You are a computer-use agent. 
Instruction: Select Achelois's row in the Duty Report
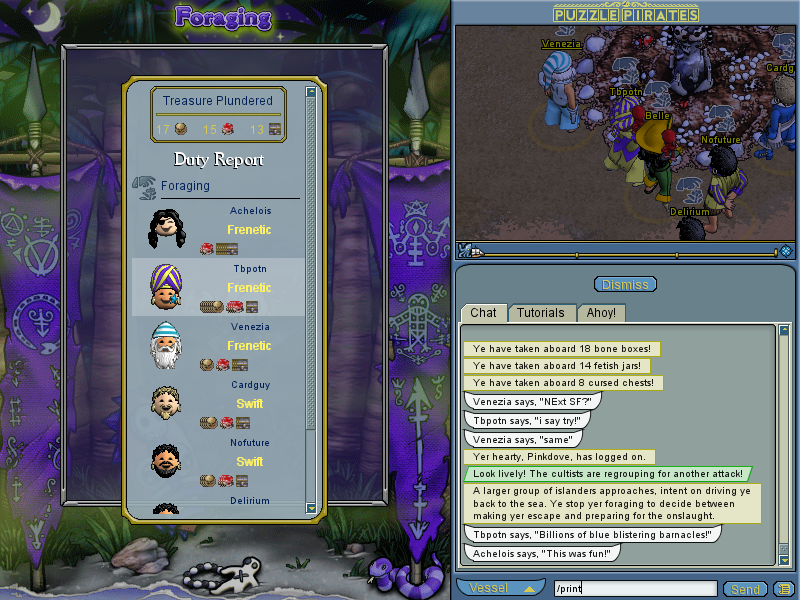pyautogui.click(x=218, y=230)
